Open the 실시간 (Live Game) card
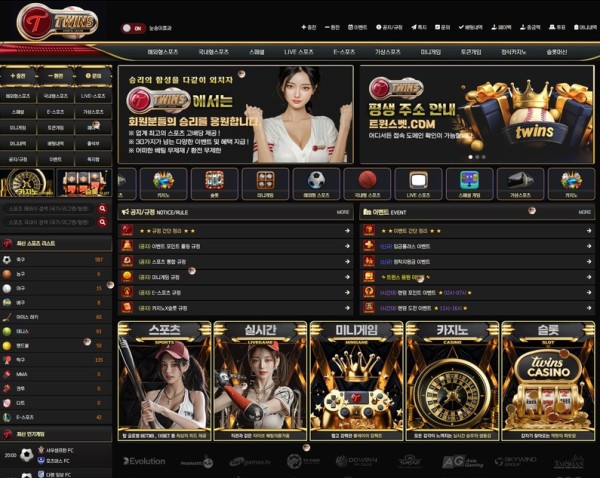The image size is (600, 478). click(x=259, y=380)
